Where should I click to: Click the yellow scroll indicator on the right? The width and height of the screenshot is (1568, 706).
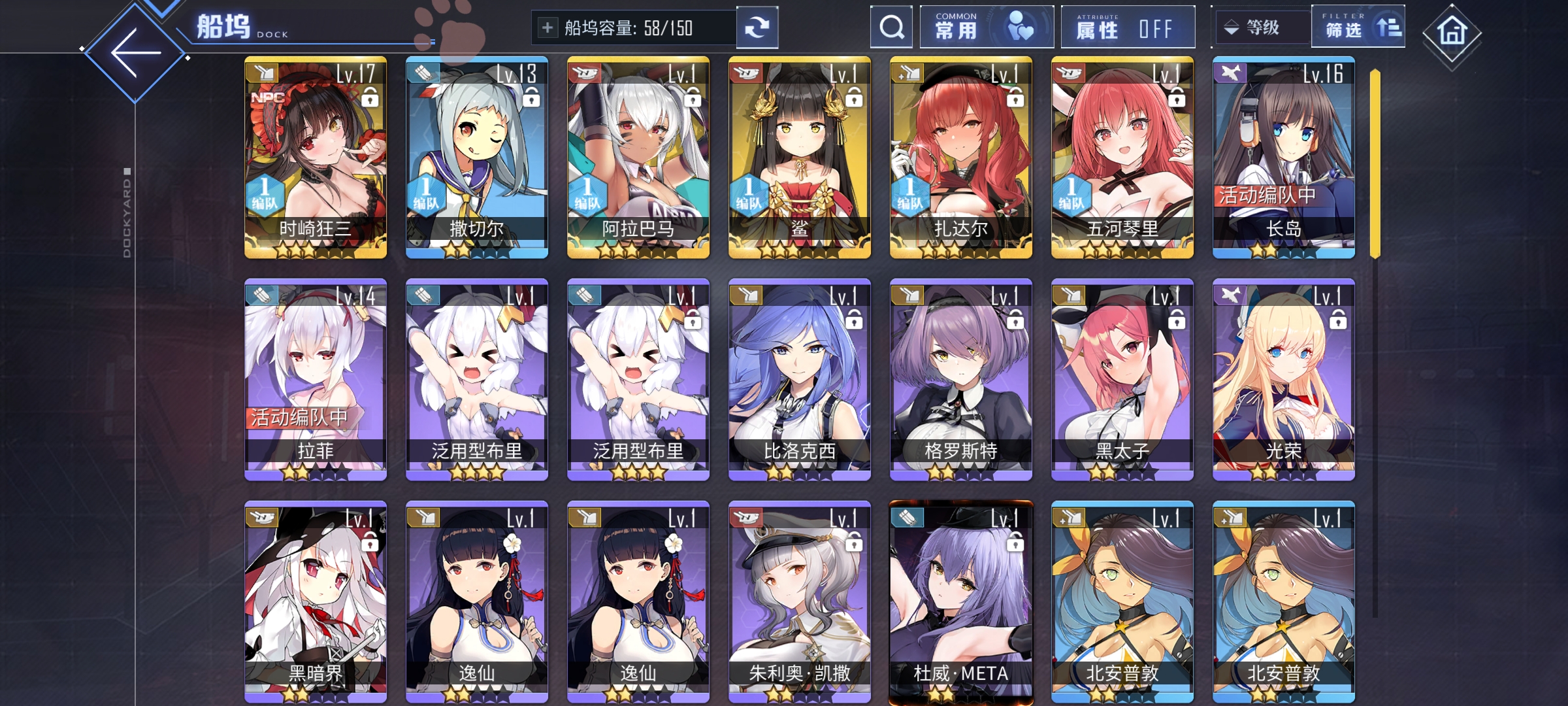[x=1374, y=163]
